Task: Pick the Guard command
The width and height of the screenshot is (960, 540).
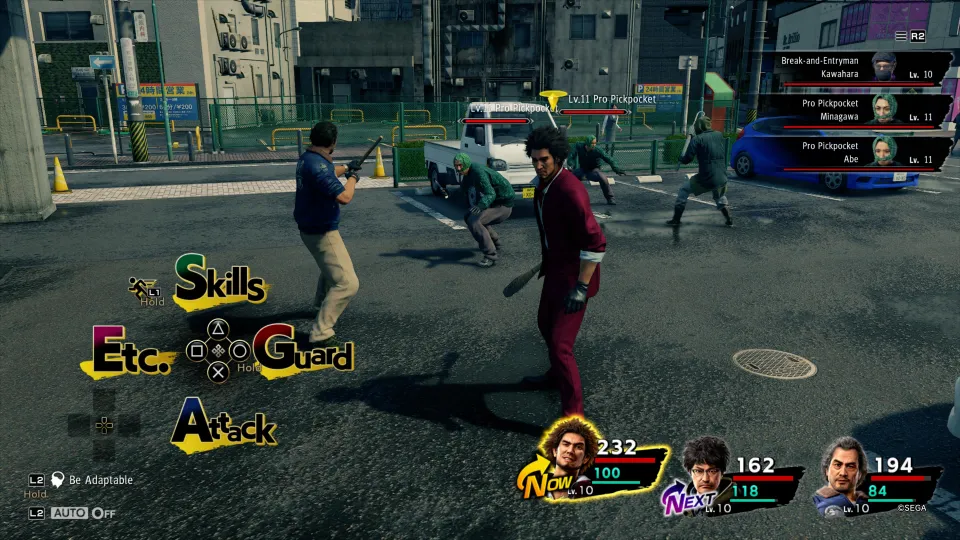Action: (304, 352)
